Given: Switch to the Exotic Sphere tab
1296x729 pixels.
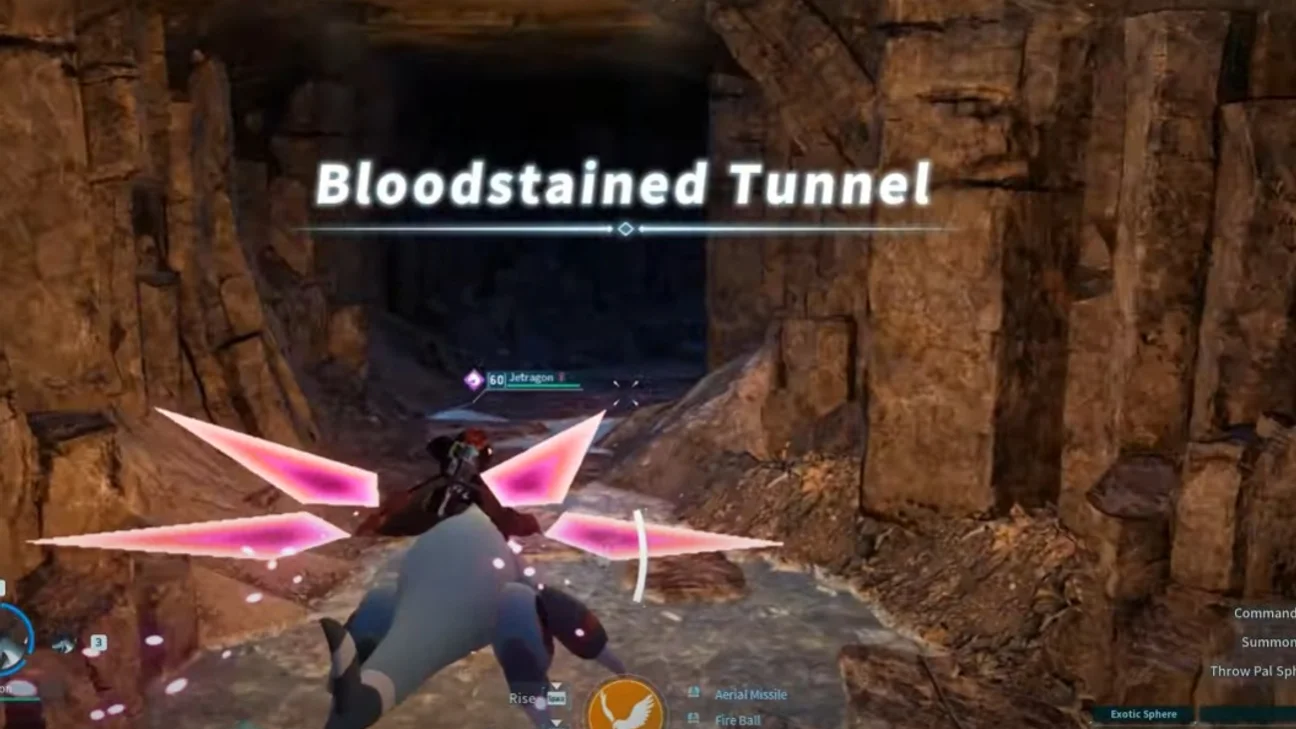Looking at the screenshot, I should 1144,714.
